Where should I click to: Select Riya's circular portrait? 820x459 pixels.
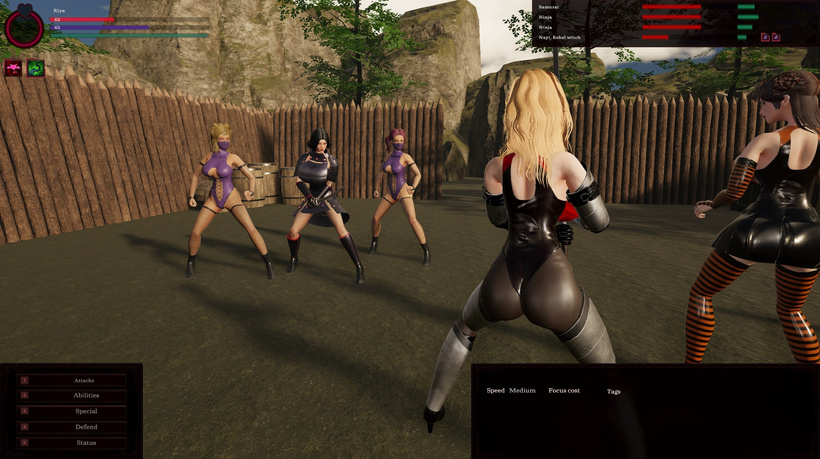coord(24,28)
